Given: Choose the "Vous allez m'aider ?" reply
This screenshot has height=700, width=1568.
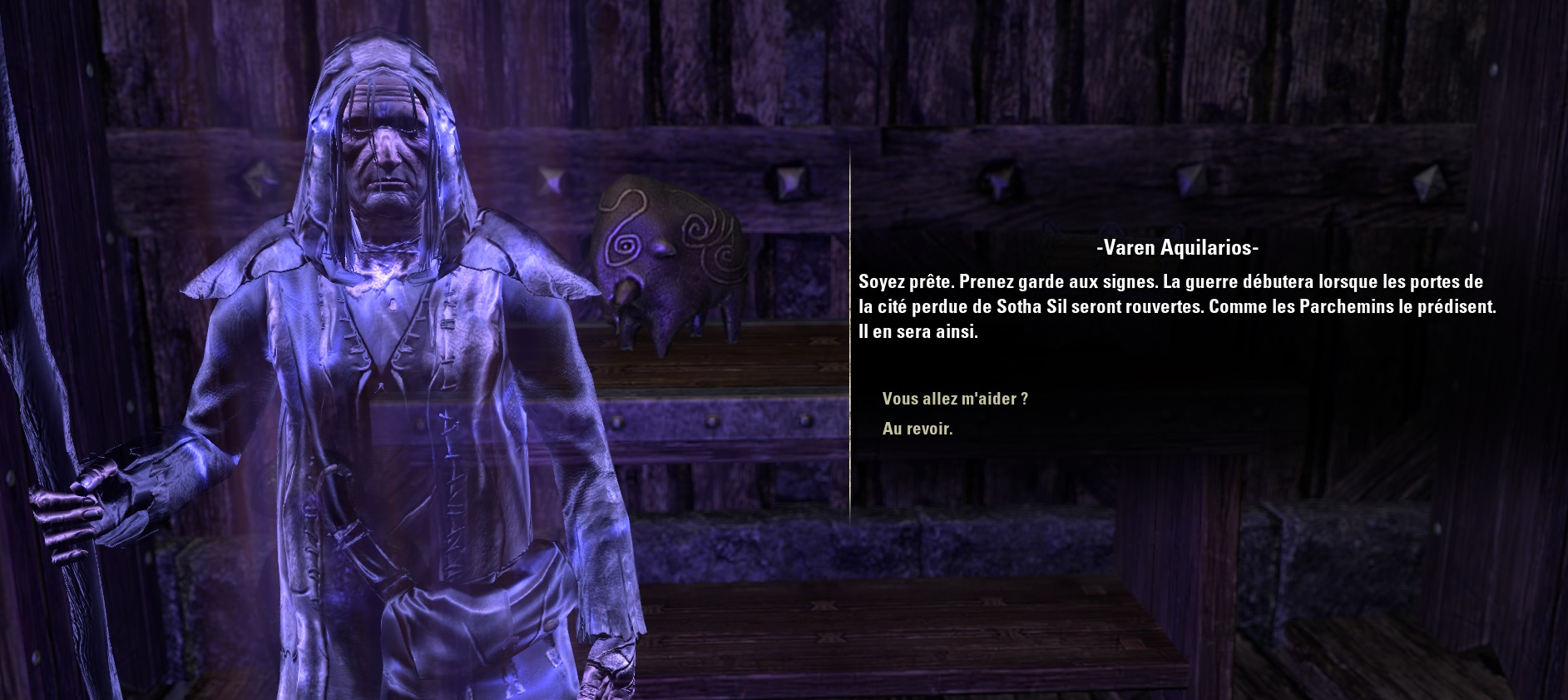Looking at the screenshot, I should pos(955,399).
